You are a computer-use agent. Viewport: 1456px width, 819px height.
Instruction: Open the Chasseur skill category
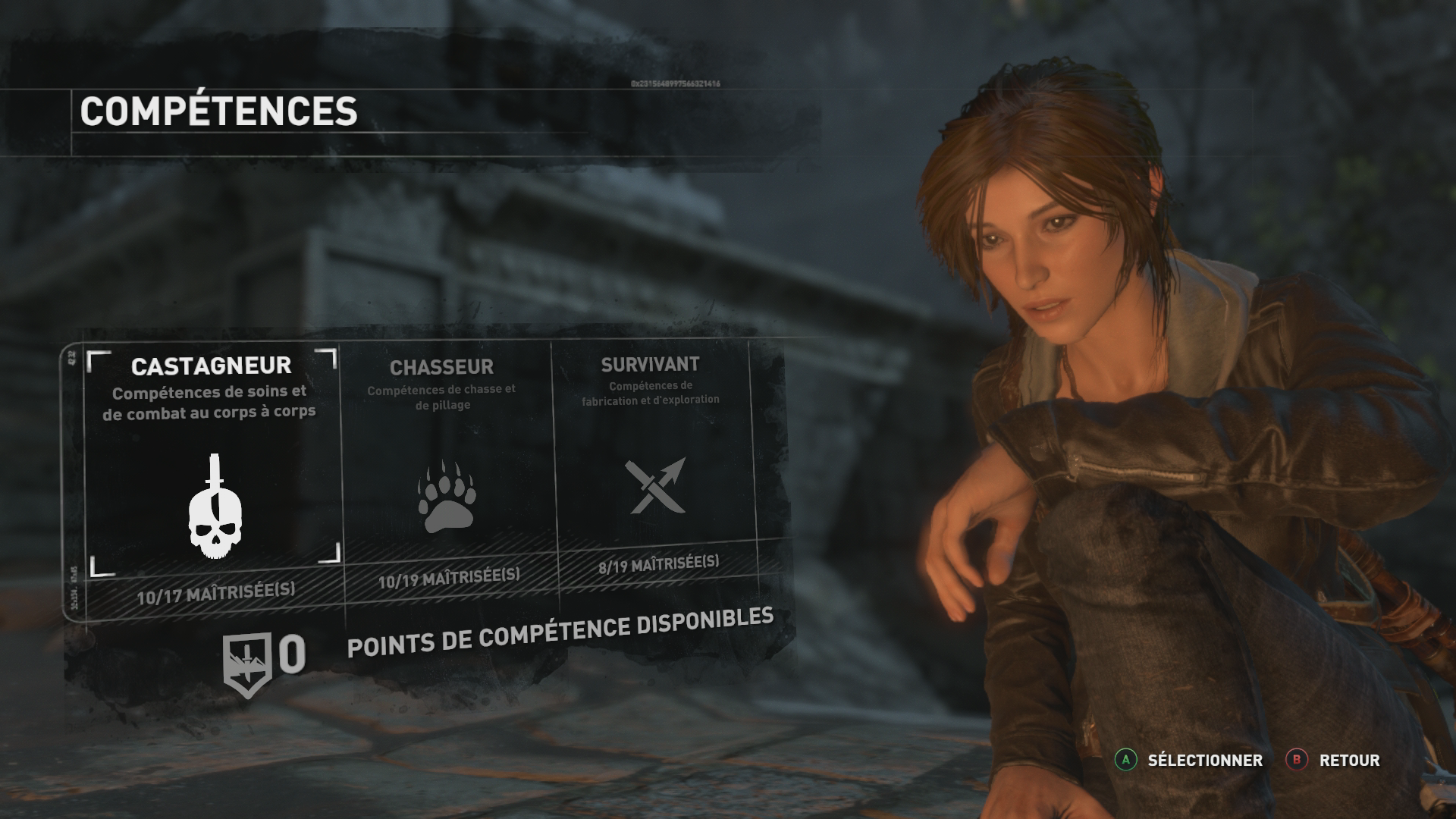pos(445,470)
